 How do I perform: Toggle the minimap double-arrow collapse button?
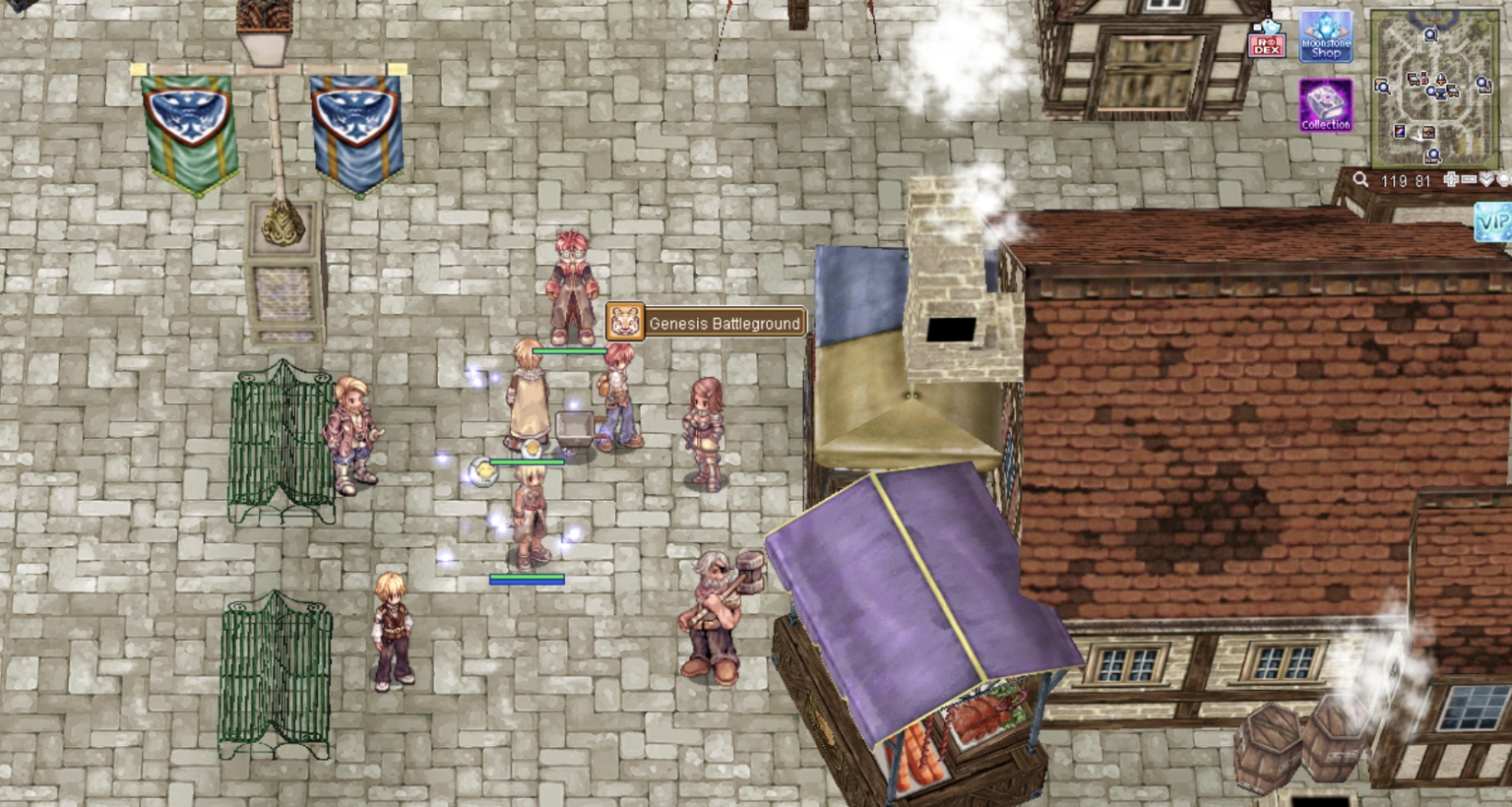tap(1486, 180)
